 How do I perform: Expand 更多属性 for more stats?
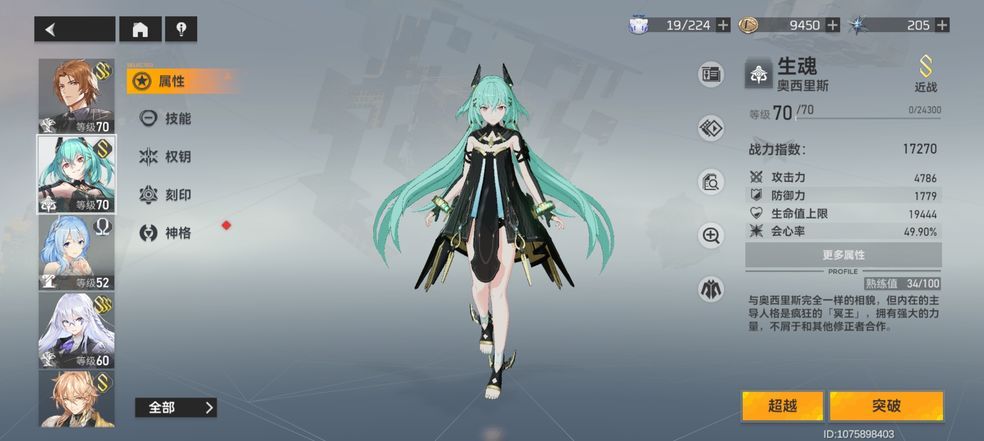click(843, 255)
